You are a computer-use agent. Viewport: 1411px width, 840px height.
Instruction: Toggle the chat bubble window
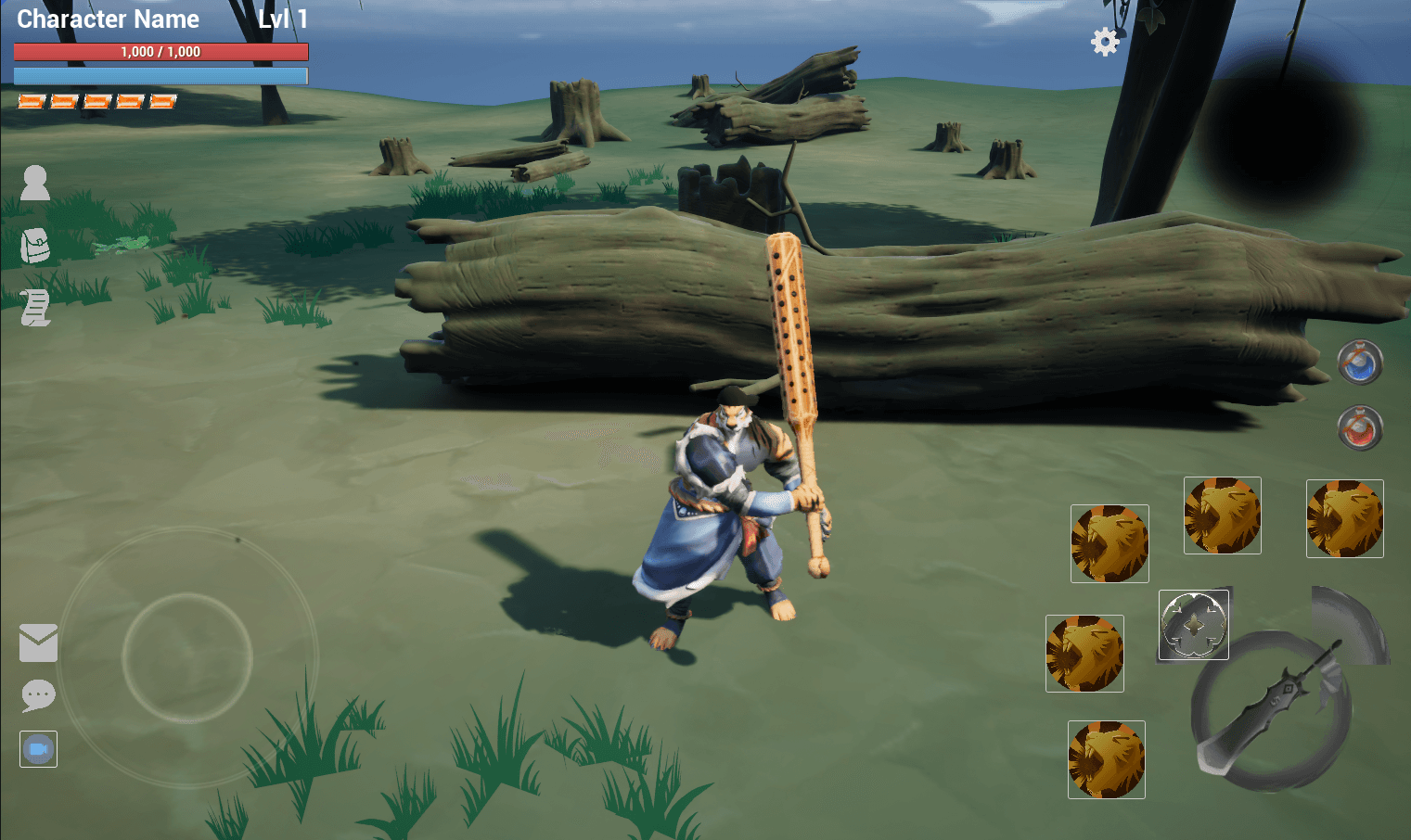[38, 695]
